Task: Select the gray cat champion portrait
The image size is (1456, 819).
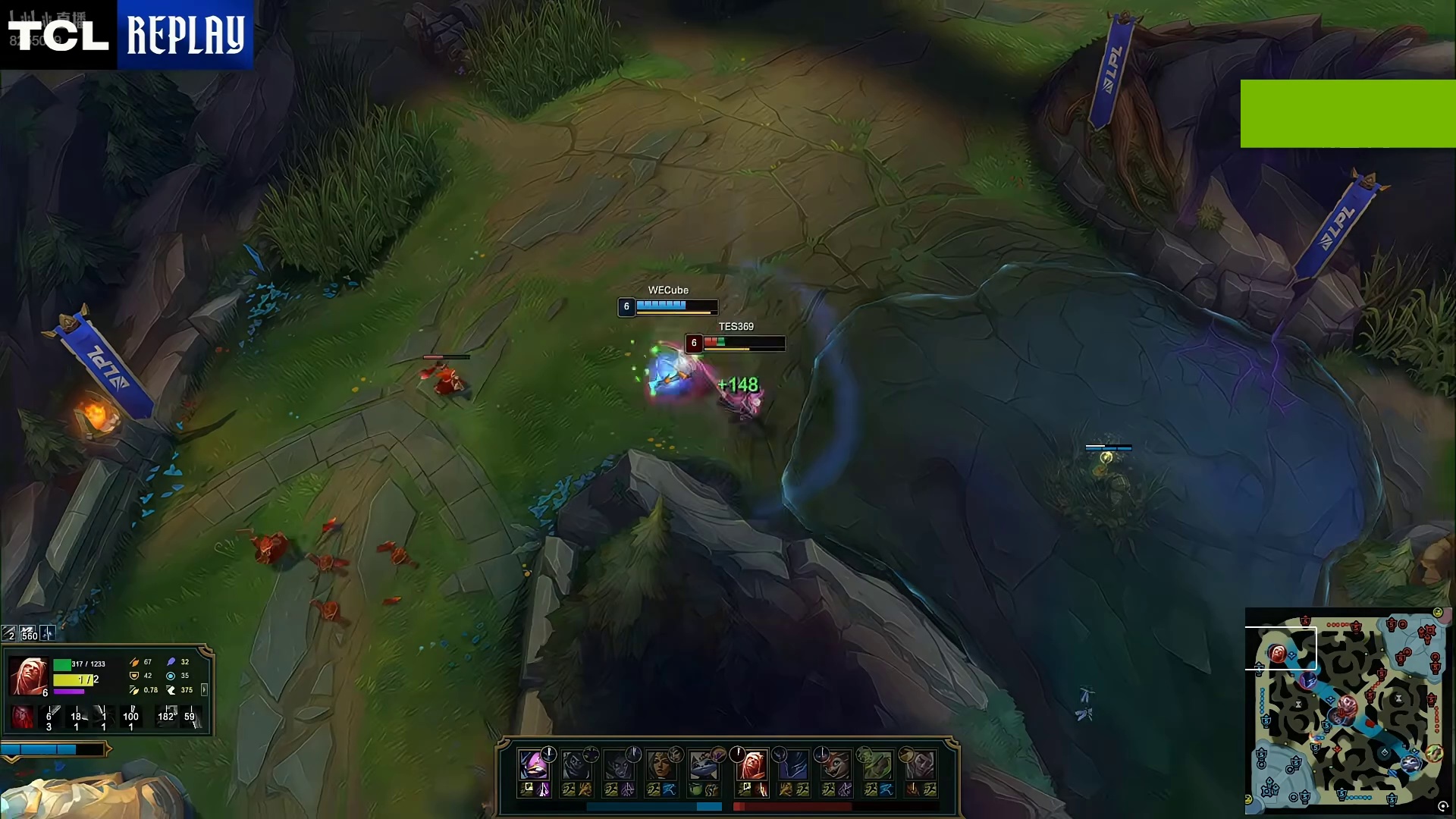Action: pos(704,764)
